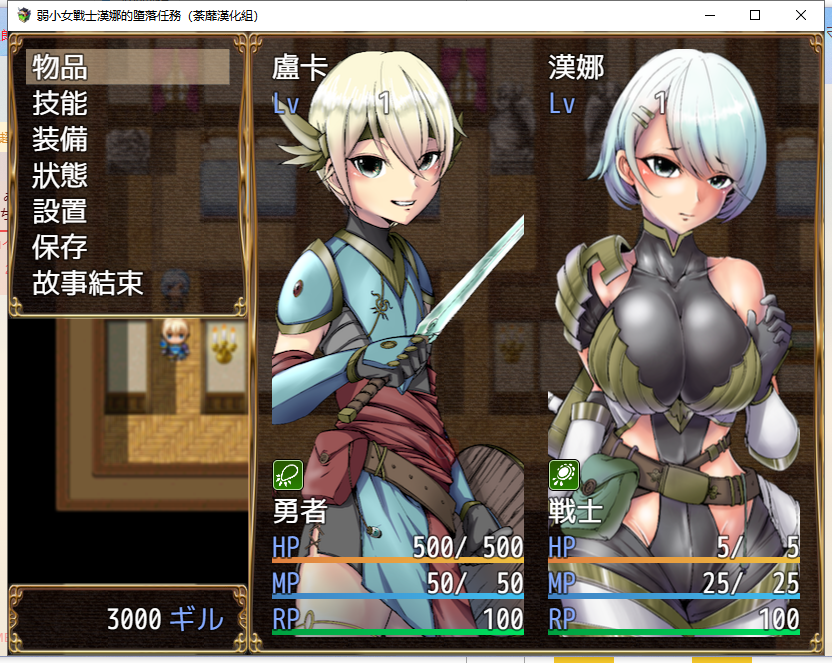Image resolution: width=832 pixels, height=663 pixels.
Task: Choose the 装備 equipment option
Action: [x=60, y=139]
